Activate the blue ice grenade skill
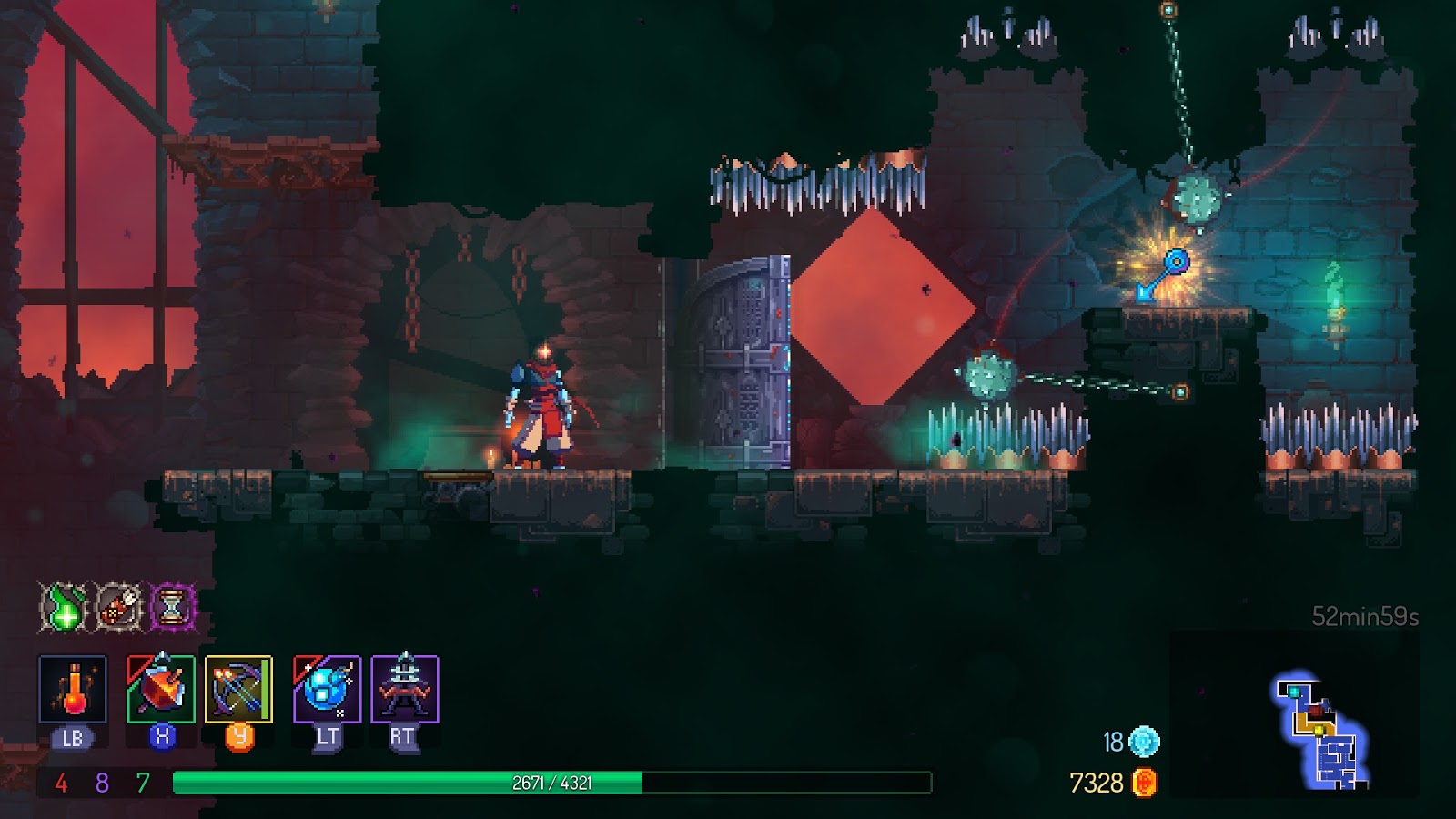Viewport: 1456px width, 819px height. [x=327, y=689]
